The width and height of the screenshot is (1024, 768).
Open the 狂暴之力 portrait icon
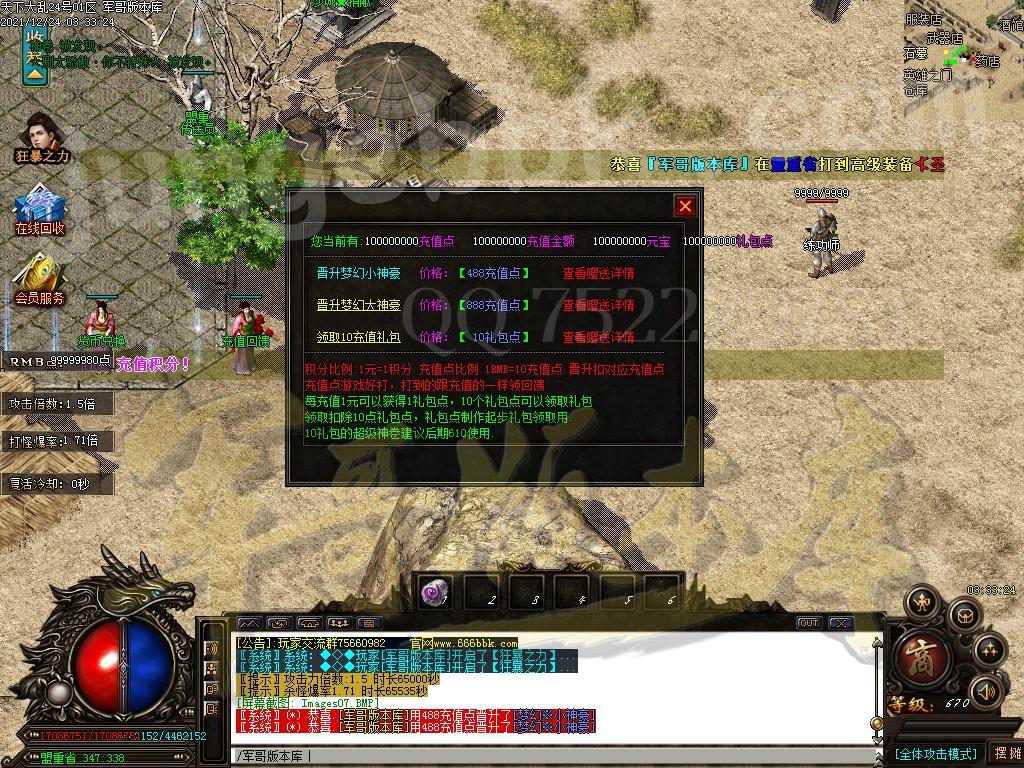[42, 135]
